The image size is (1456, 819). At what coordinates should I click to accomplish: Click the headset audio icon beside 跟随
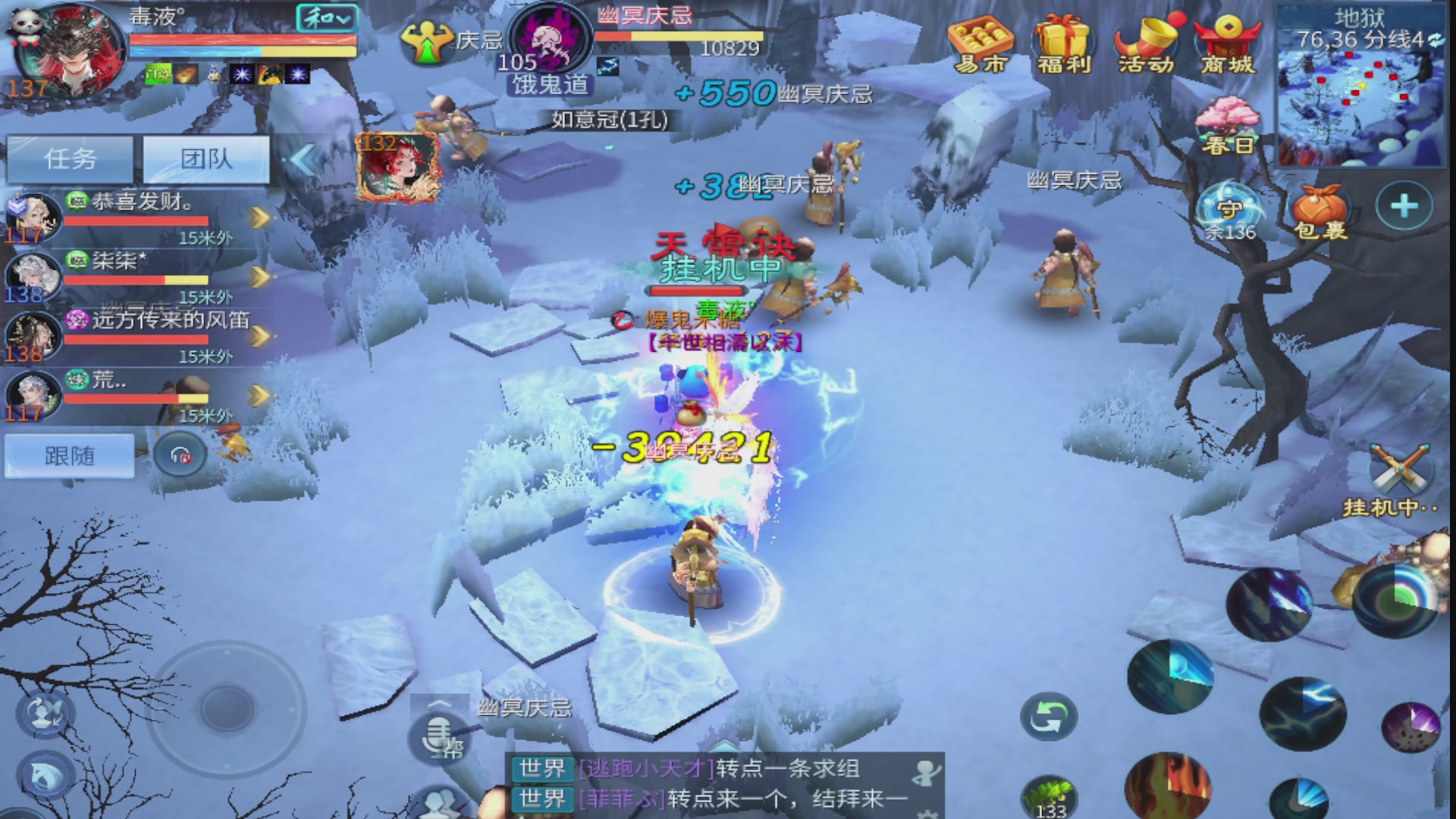[180, 456]
